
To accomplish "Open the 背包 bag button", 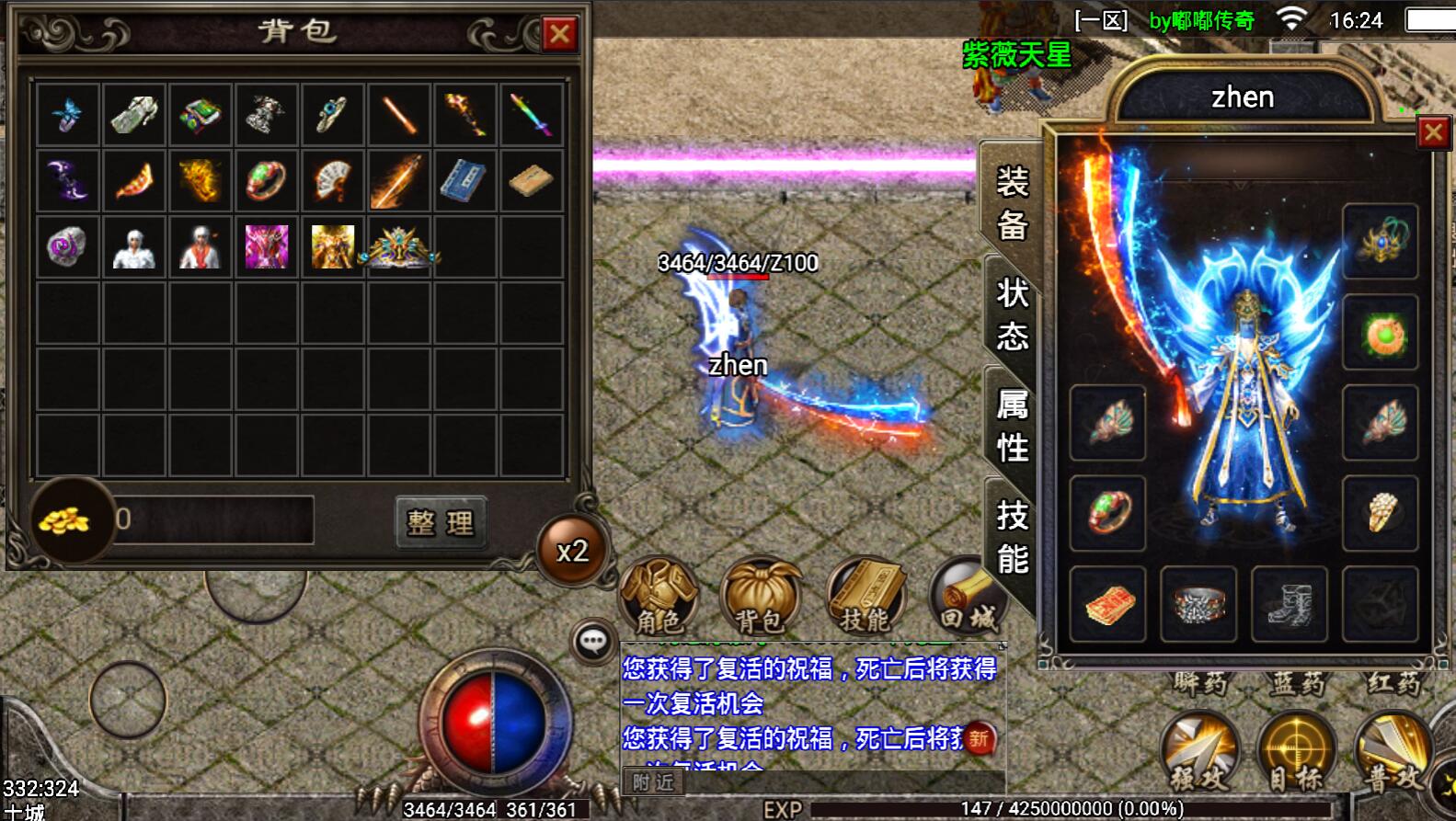I will coord(761,596).
